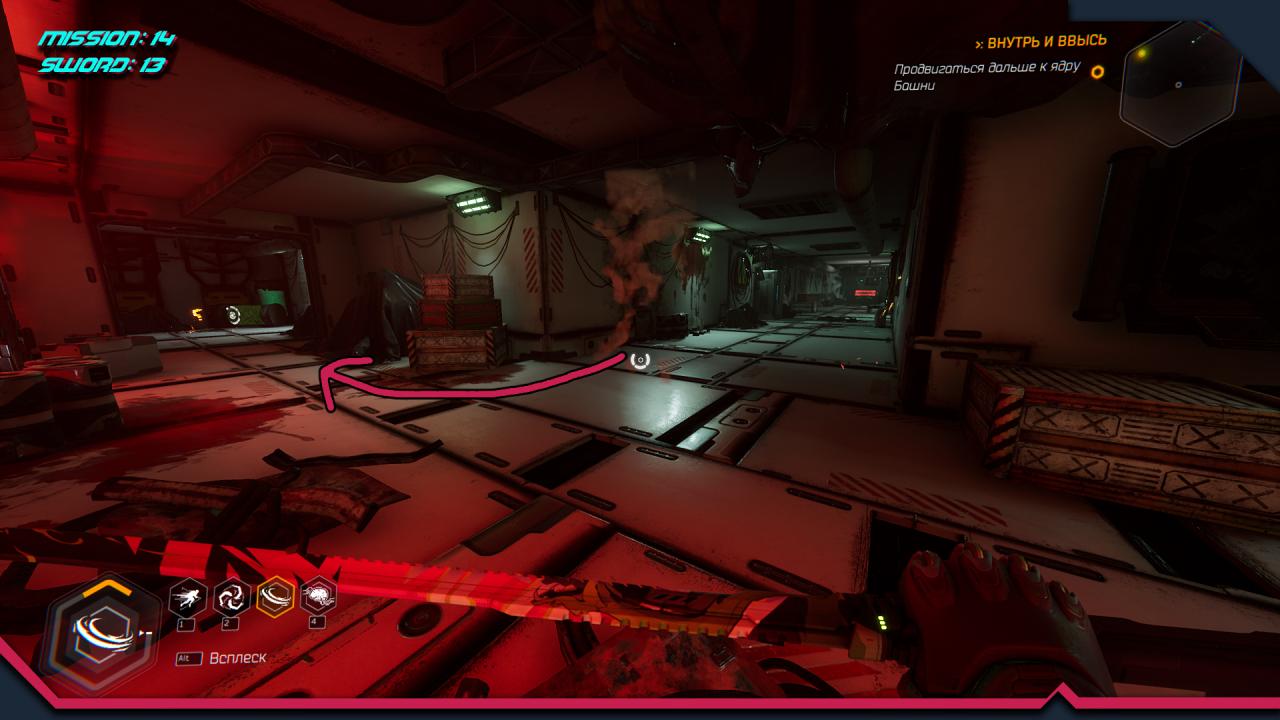Select the Overlord brain ability icon

tap(319, 598)
